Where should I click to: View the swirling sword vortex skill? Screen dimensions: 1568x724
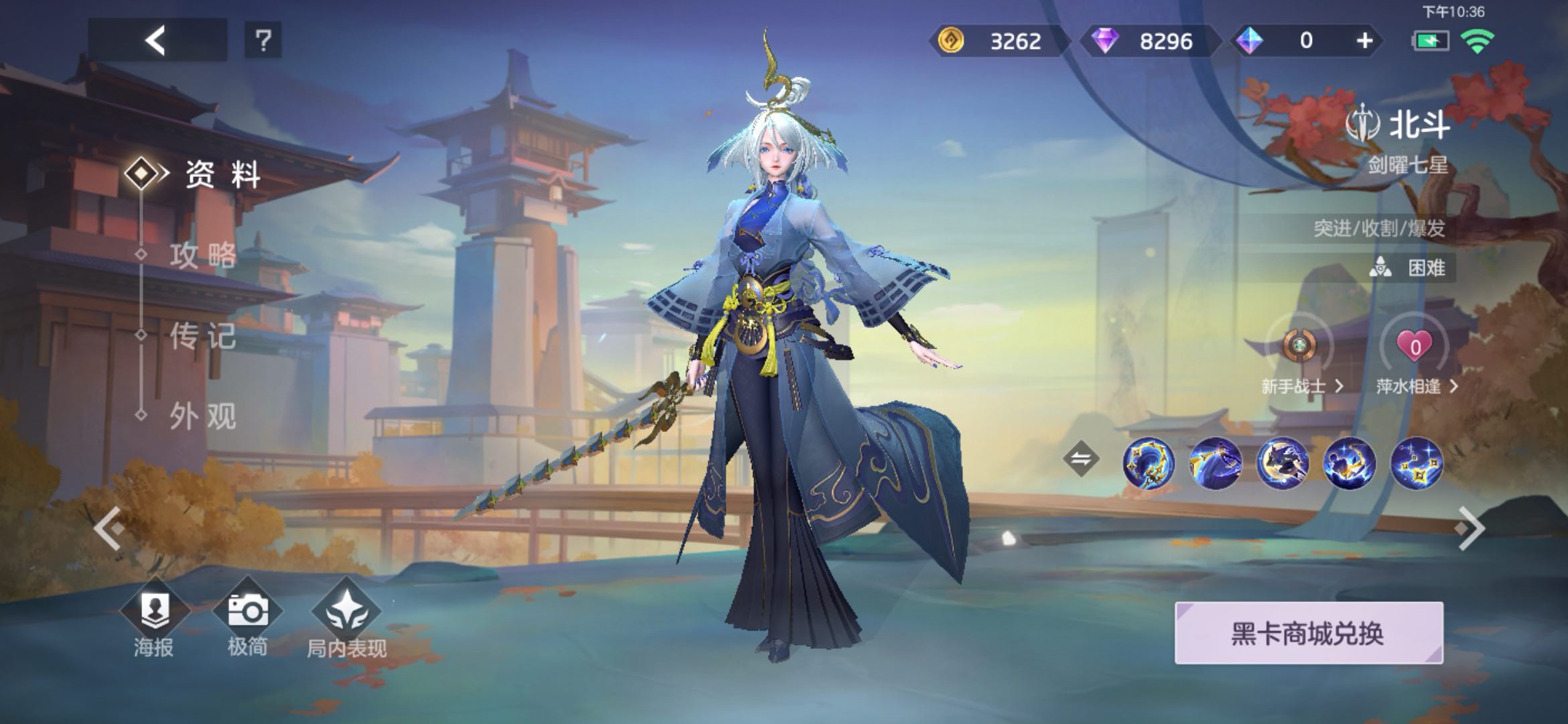(1148, 463)
